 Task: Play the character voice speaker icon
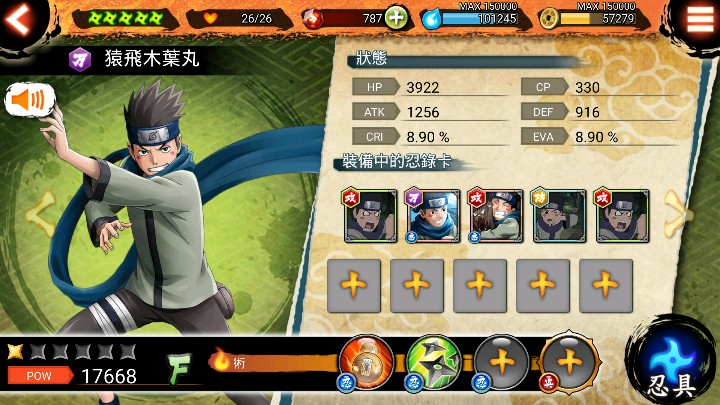pyautogui.click(x=31, y=99)
